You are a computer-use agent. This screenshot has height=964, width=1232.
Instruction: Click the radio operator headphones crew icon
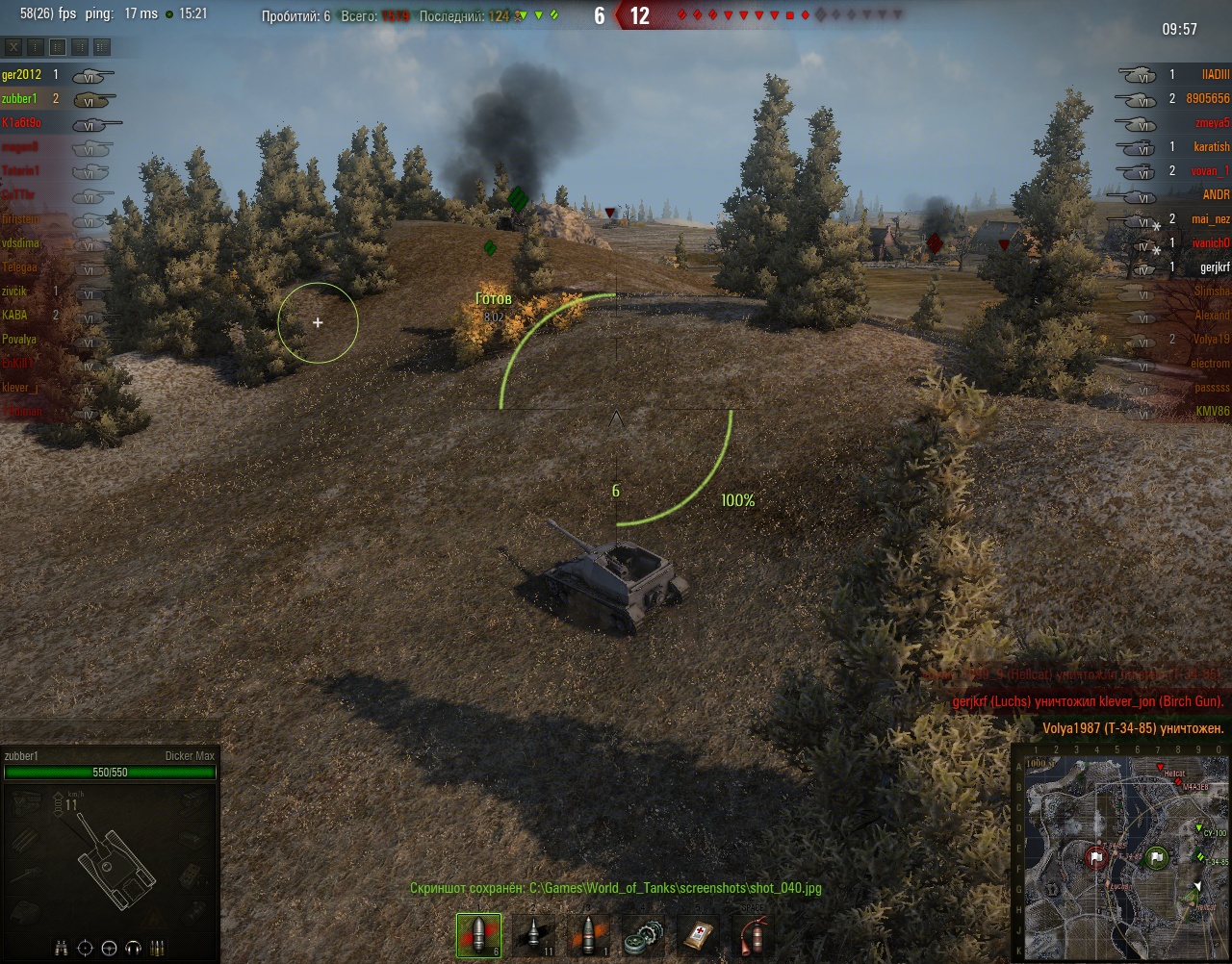tap(134, 948)
